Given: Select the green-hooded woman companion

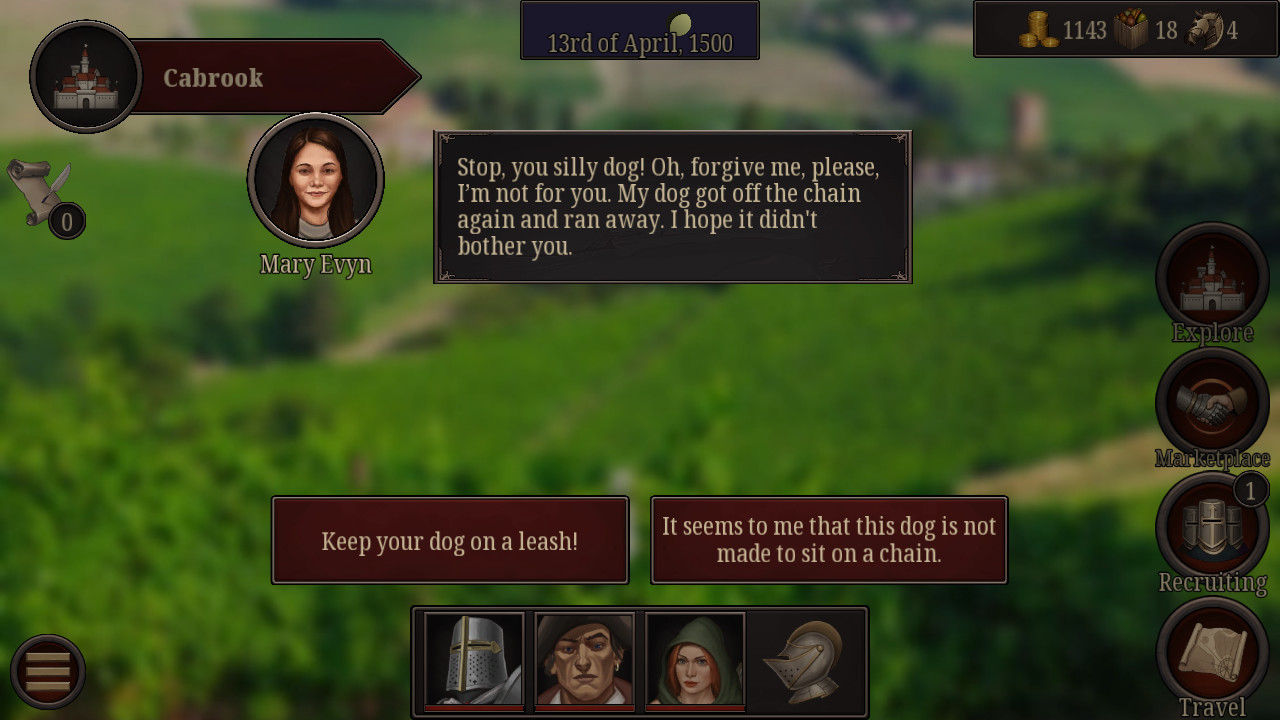Looking at the screenshot, I should [x=694, y=660].
